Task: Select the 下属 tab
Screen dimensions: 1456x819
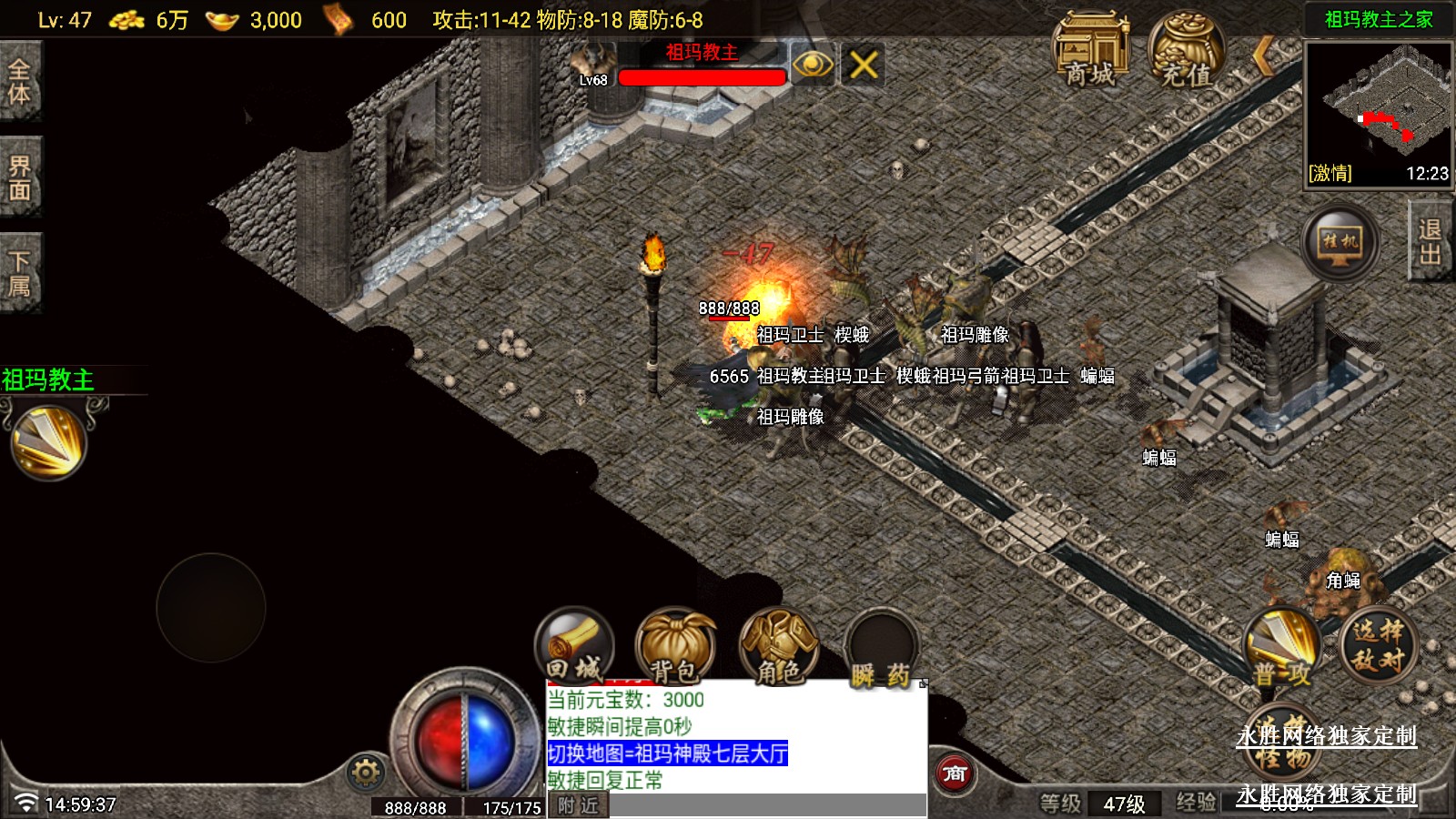Action: [20, 274]
